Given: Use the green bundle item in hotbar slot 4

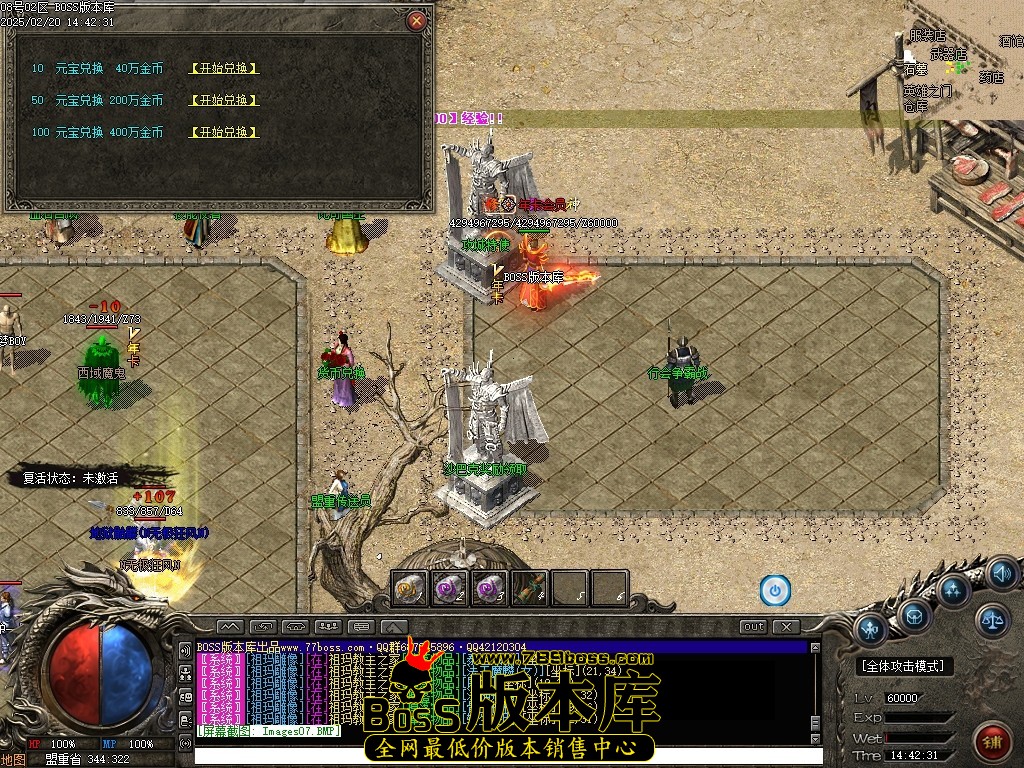Looking at the screenshot, I should click(x=530, y=588).
